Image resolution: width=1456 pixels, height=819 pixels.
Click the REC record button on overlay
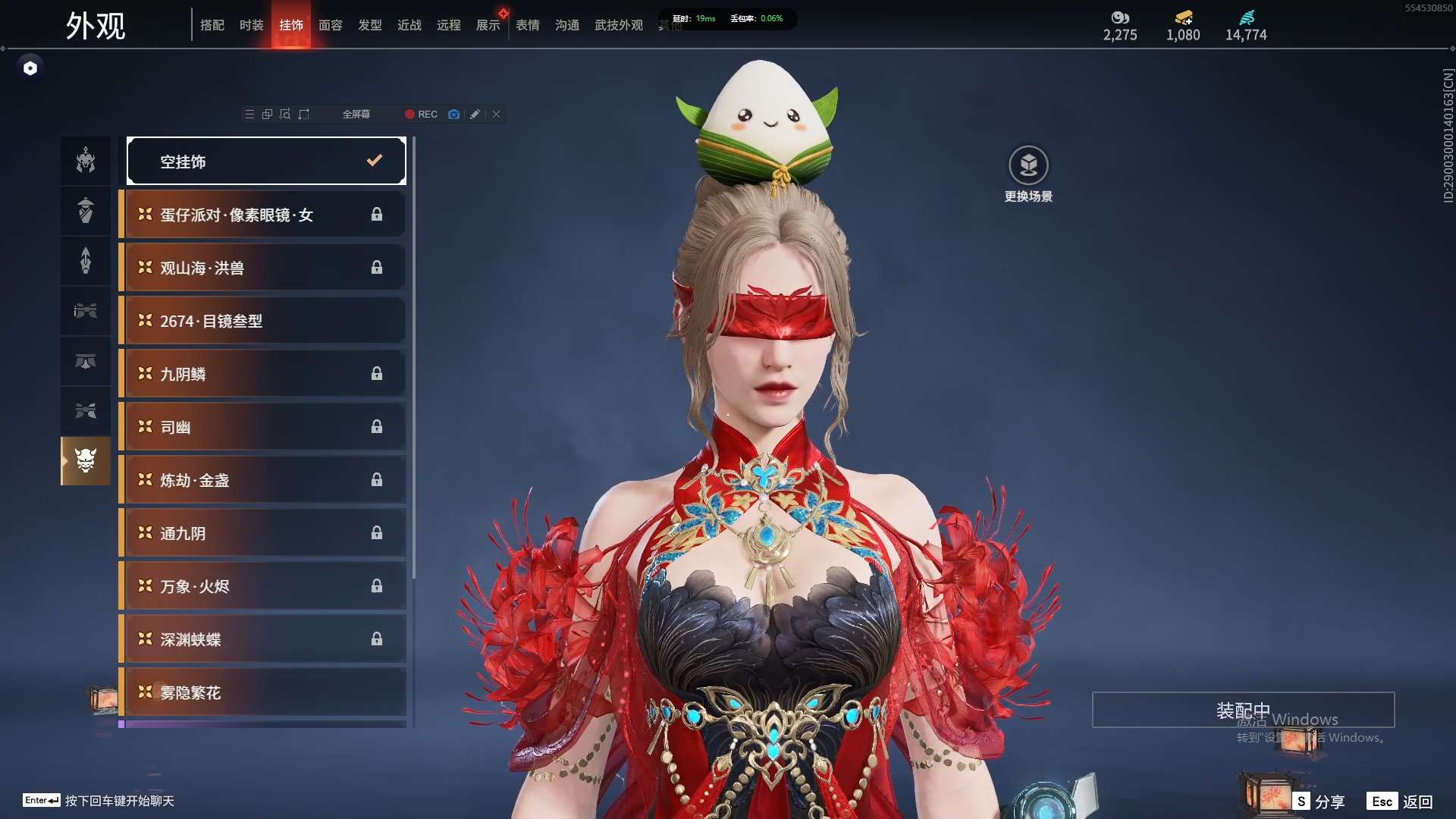[x=422, y=115]
